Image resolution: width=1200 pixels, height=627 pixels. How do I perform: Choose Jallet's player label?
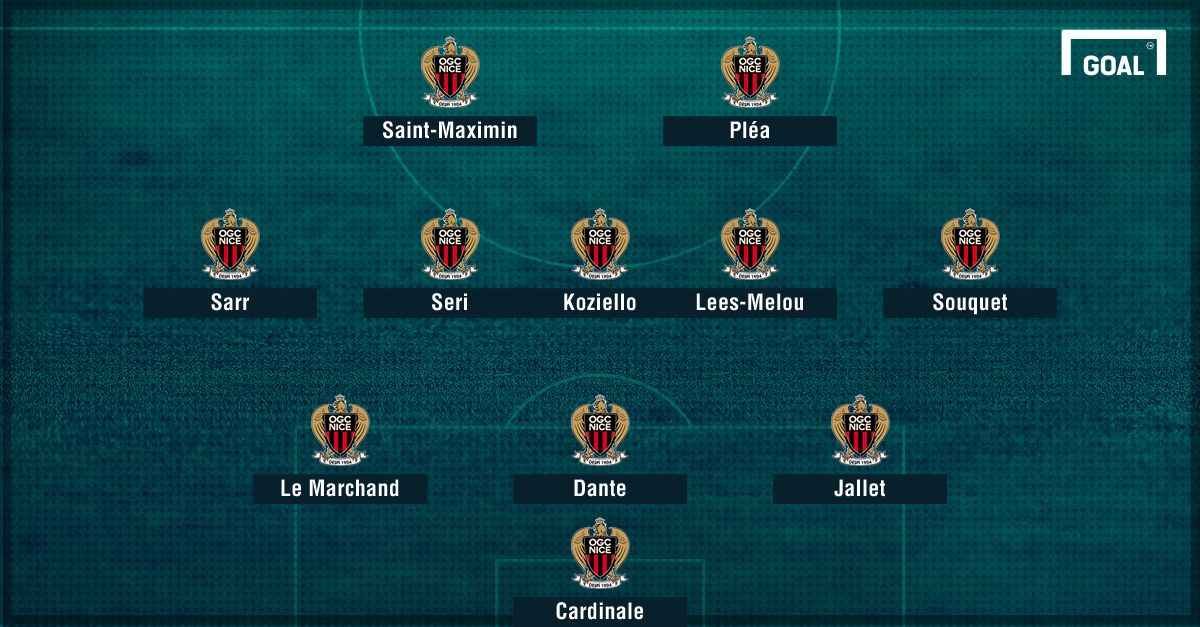coord(859,489)
